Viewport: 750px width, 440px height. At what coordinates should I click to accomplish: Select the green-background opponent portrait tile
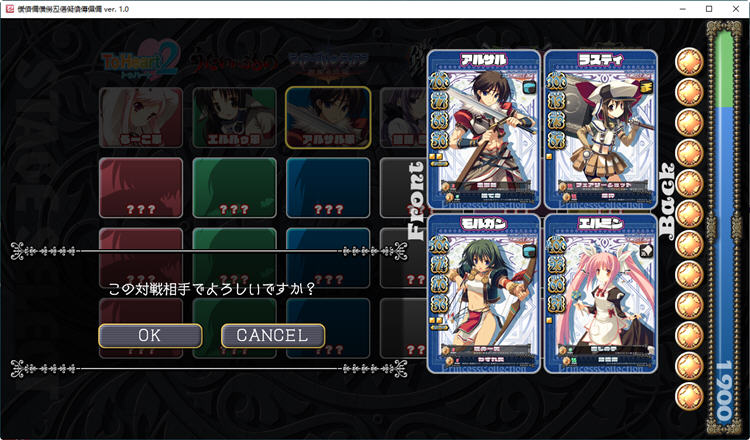pos(234,116)
